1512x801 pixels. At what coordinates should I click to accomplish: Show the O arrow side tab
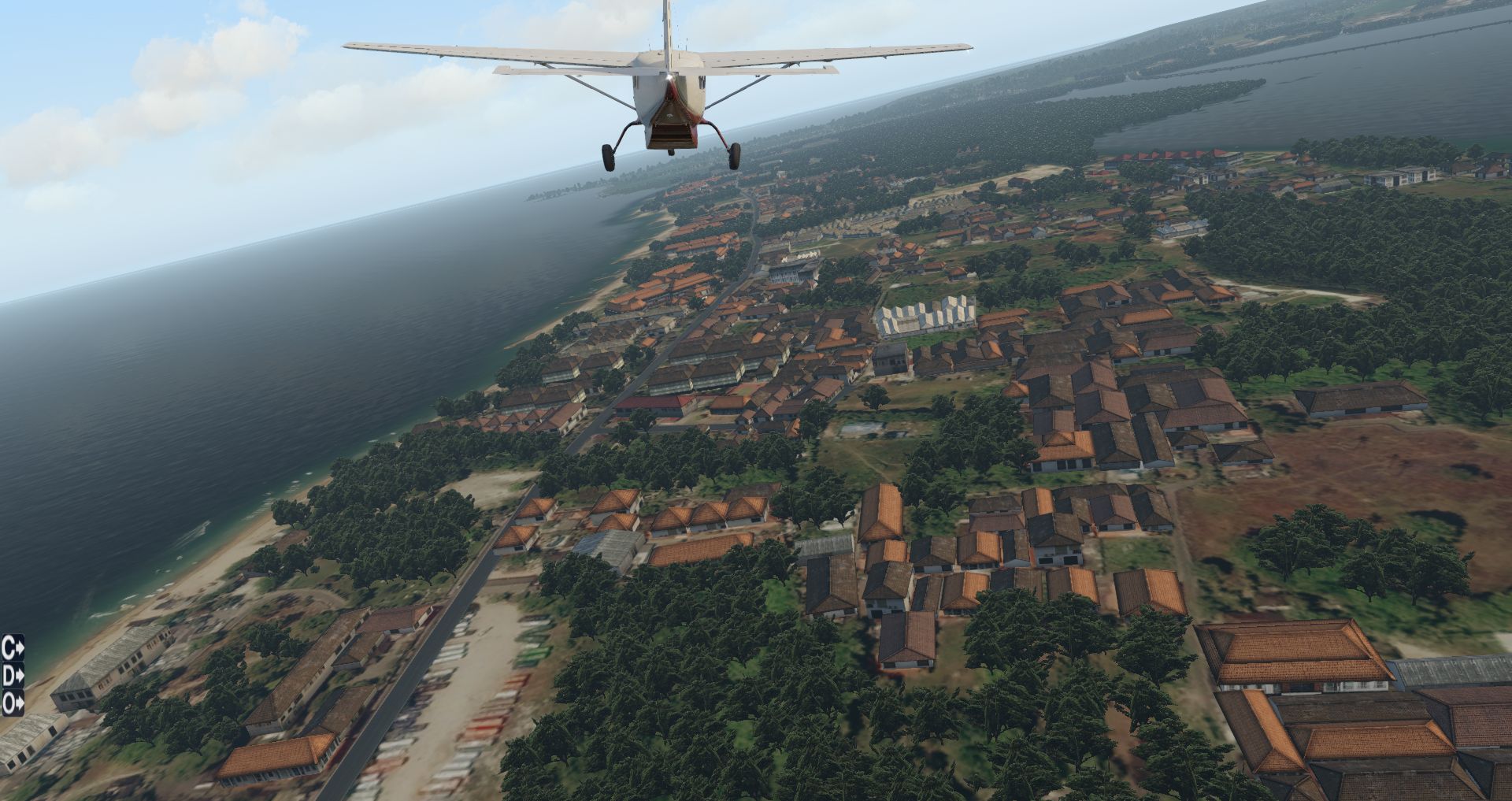(x=13, y=703)
